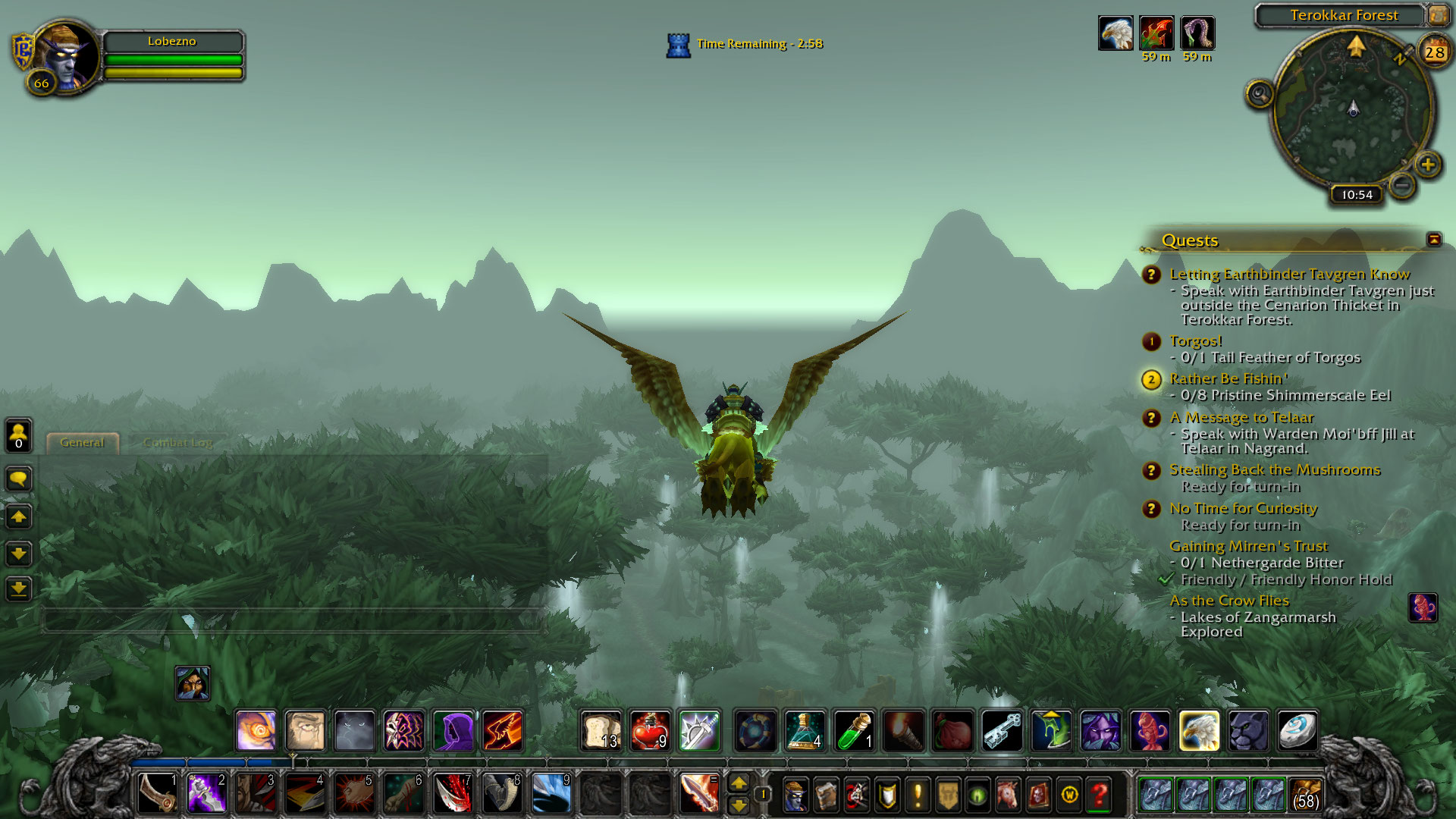This screenshot has height=819, width=1456.
Task: Use the green vial potion slot
Action: (854, 731)
